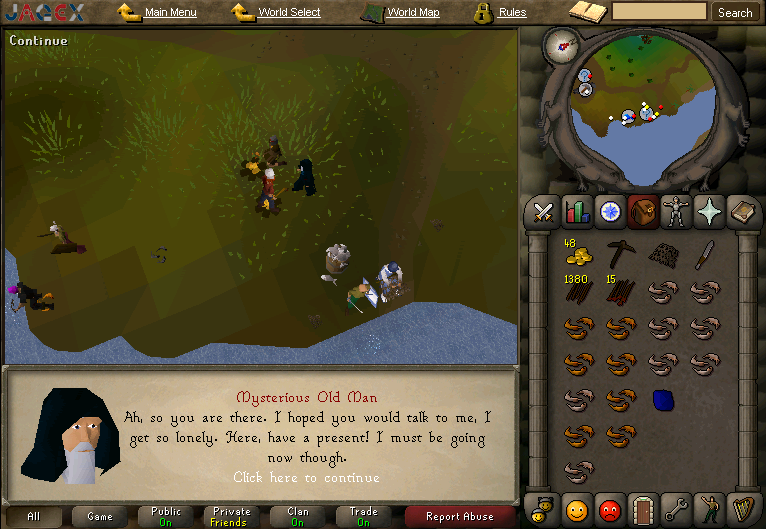This screenshot has height=529, width=766.
Task: Click here to continue the dialogue
Action: [x=306, y=477]
